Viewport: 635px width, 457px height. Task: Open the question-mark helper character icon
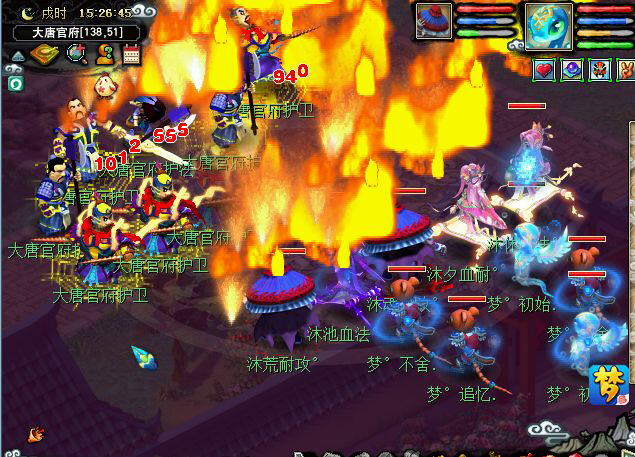tap(104, 54)
